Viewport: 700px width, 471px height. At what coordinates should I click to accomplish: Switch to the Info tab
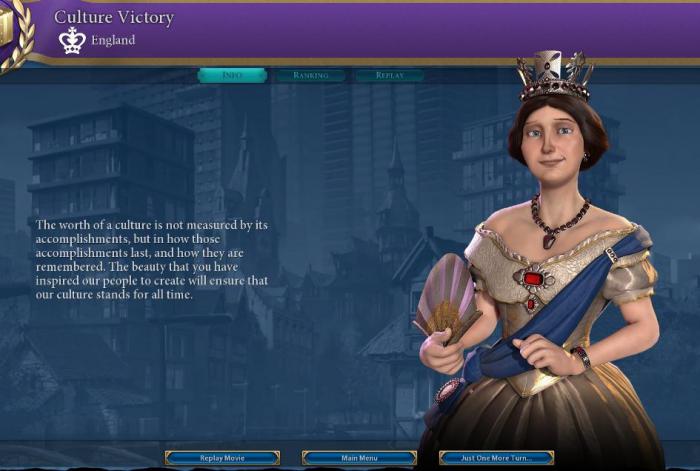pos(232,75)
